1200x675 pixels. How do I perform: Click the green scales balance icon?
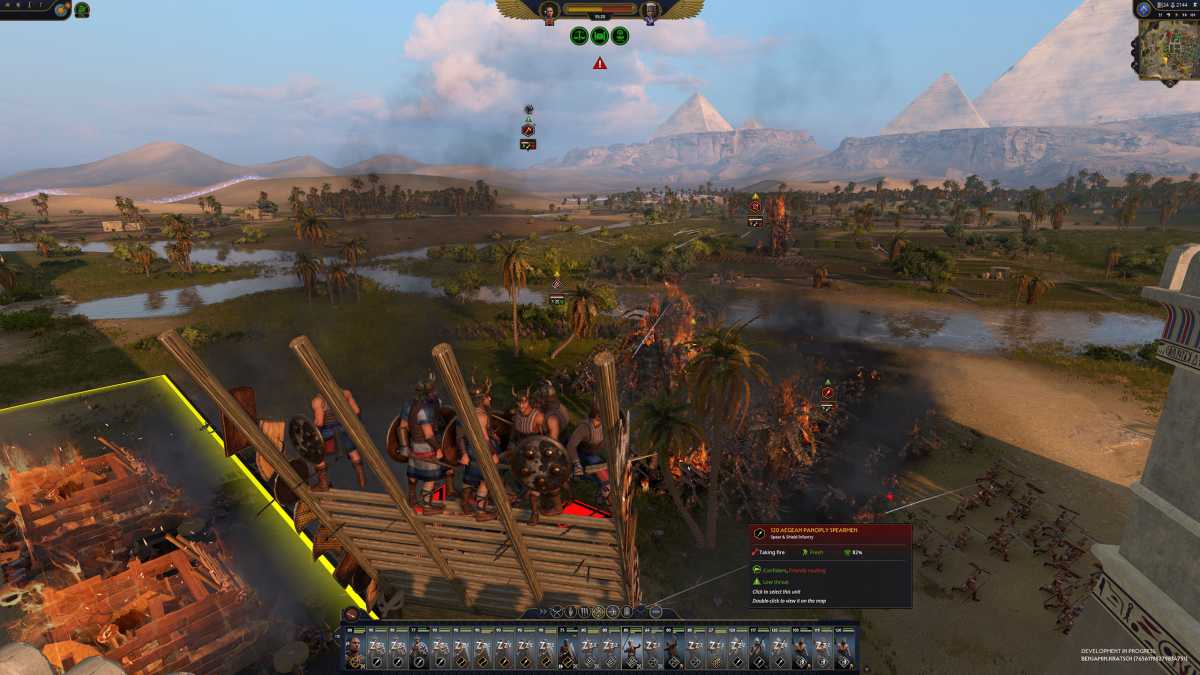pyautogui.click(x=578, y=36)
